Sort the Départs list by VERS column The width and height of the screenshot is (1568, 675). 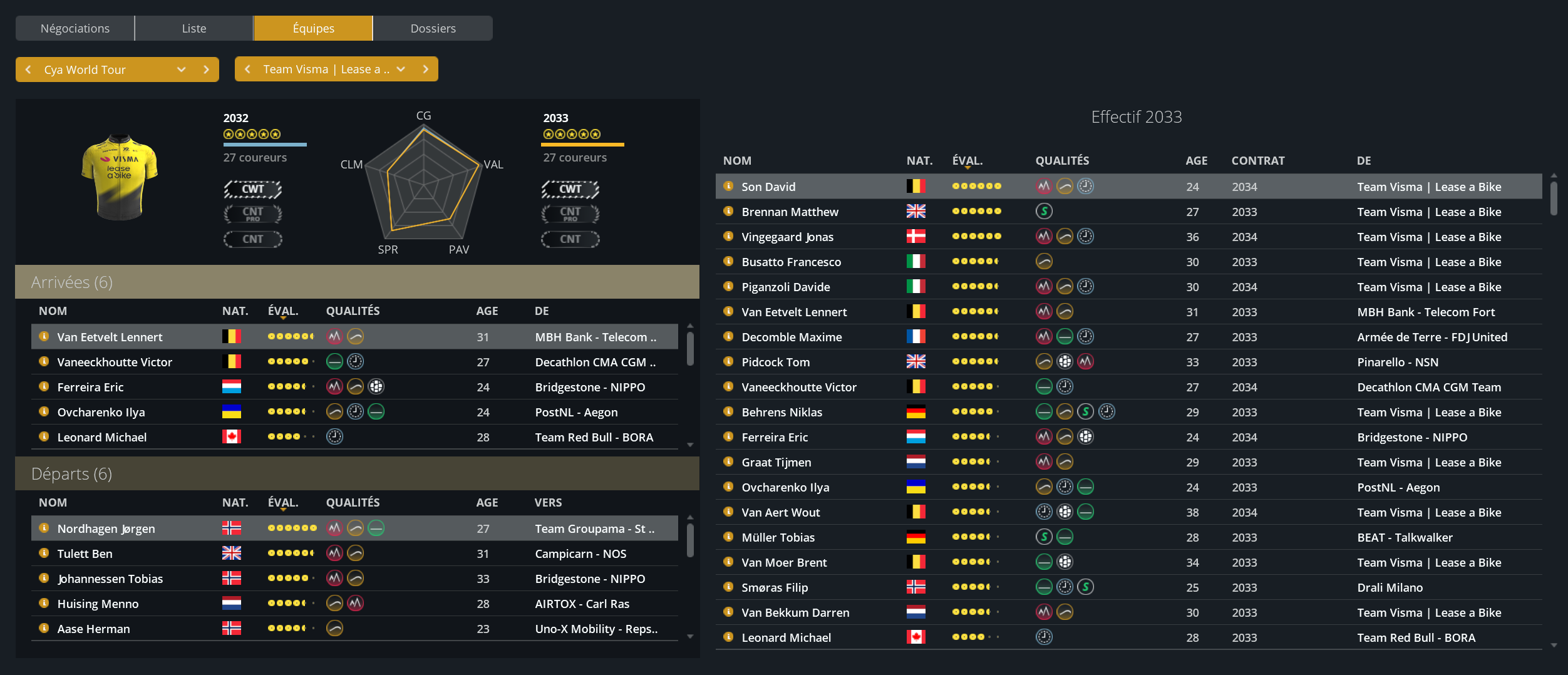point(548,502)
